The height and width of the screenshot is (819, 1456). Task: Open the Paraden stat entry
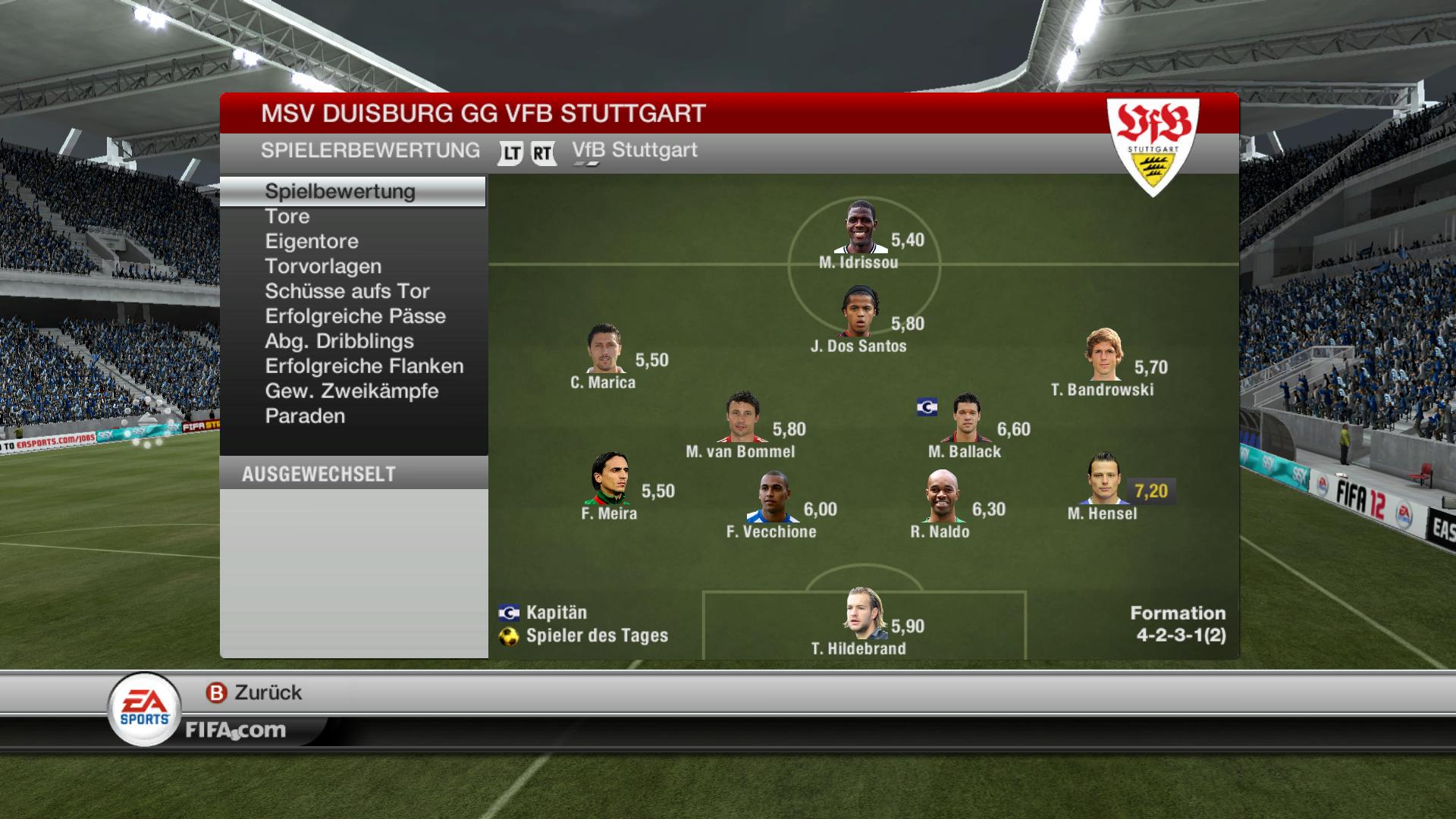[x=305, y=416]
